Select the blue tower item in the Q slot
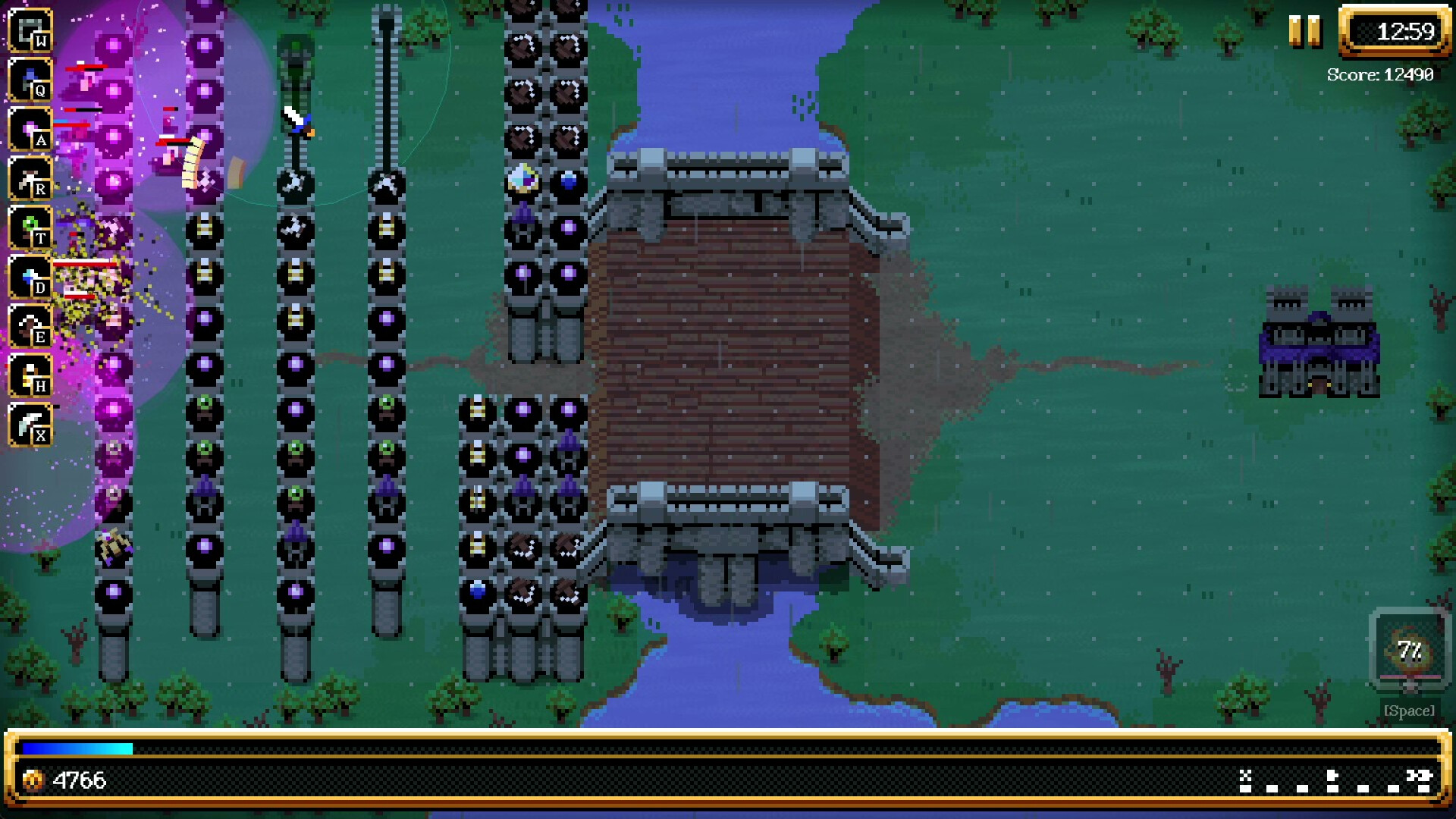1456x819 pixels. pos(30,78)
